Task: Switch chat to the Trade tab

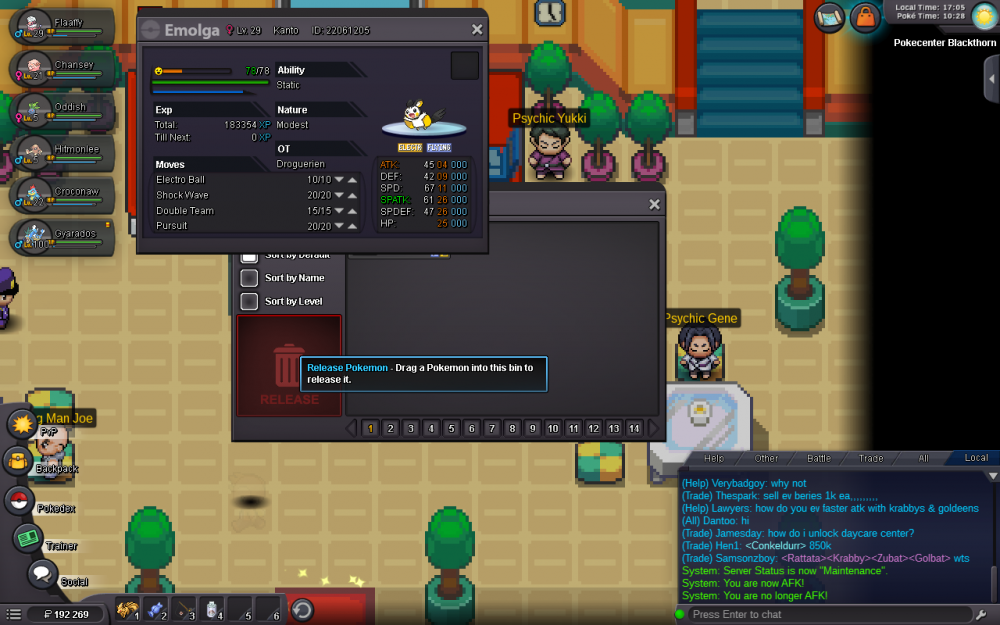Action: [x=870, y=458]
